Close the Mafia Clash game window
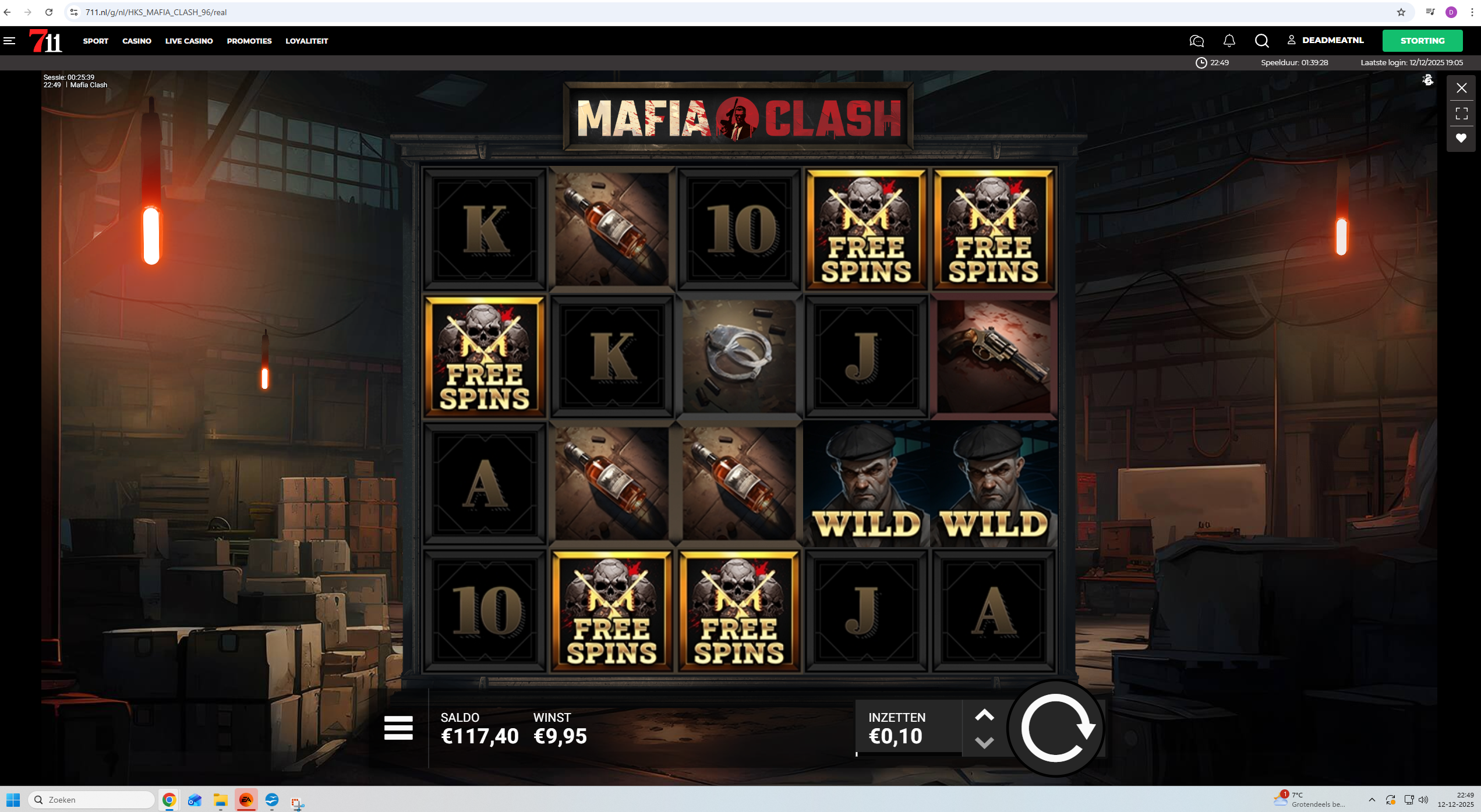This screenshot has height=812, width=1481. [x=1461, y=88]
